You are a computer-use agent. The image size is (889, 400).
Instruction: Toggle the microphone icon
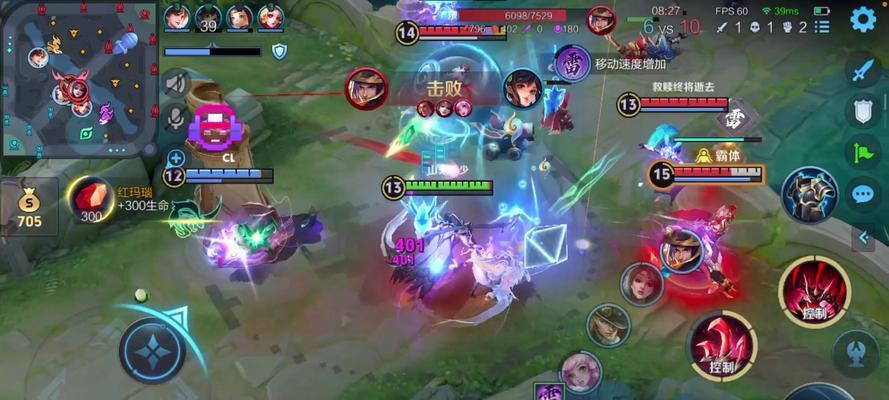click(x=176, y=118)
